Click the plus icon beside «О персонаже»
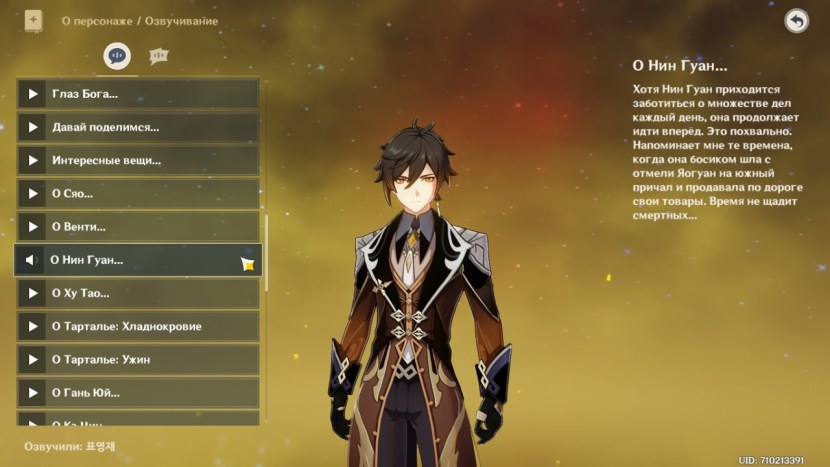 click(33, 20)
